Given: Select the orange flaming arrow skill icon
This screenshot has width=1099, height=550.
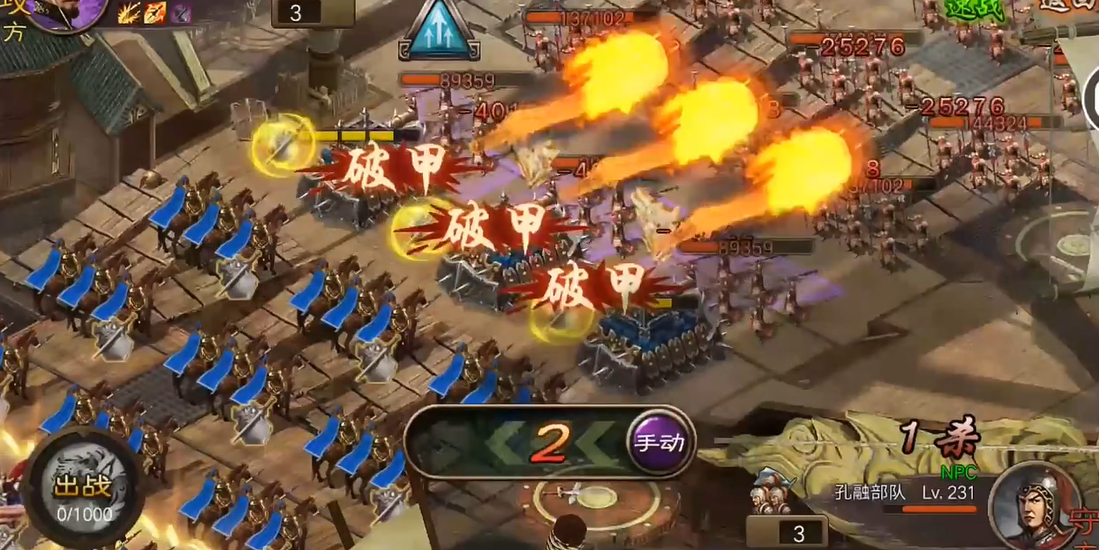Looking at the screenshot, I should pos(155,13).
